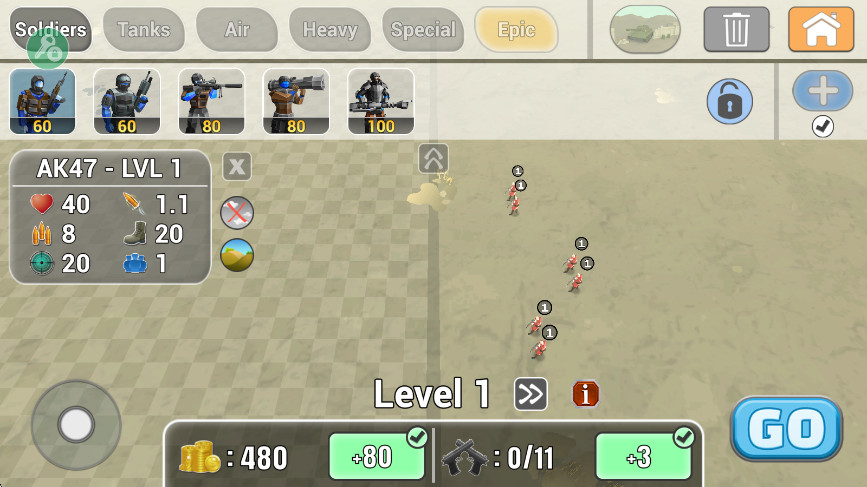Open the Tanks unit category

point(144,30)
